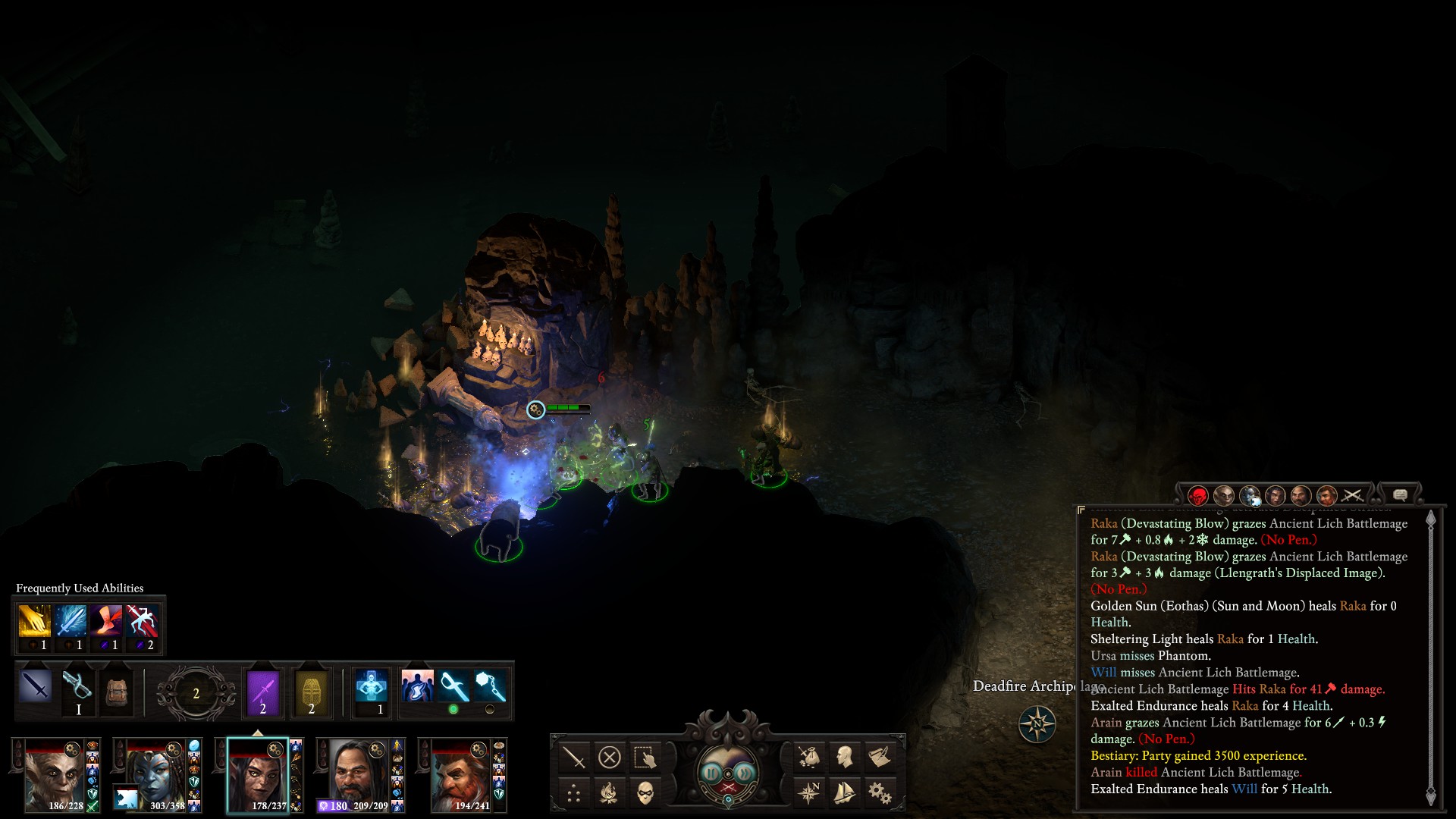Use the feathered blue sword ability
Viewport: 1456px width, 819px height.
(x=71, y=621)
